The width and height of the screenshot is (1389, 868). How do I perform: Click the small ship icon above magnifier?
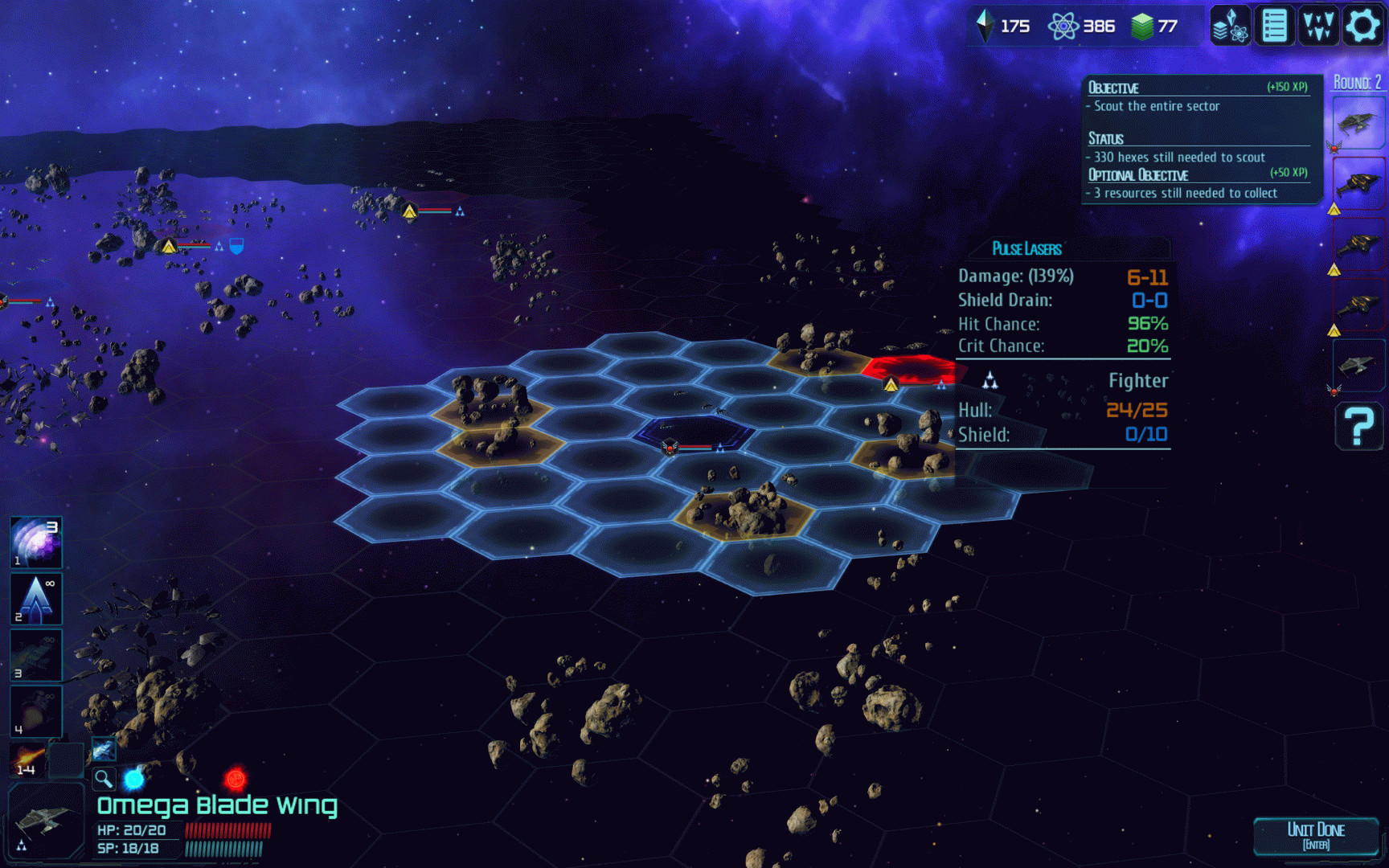click(x=103, y=751)
